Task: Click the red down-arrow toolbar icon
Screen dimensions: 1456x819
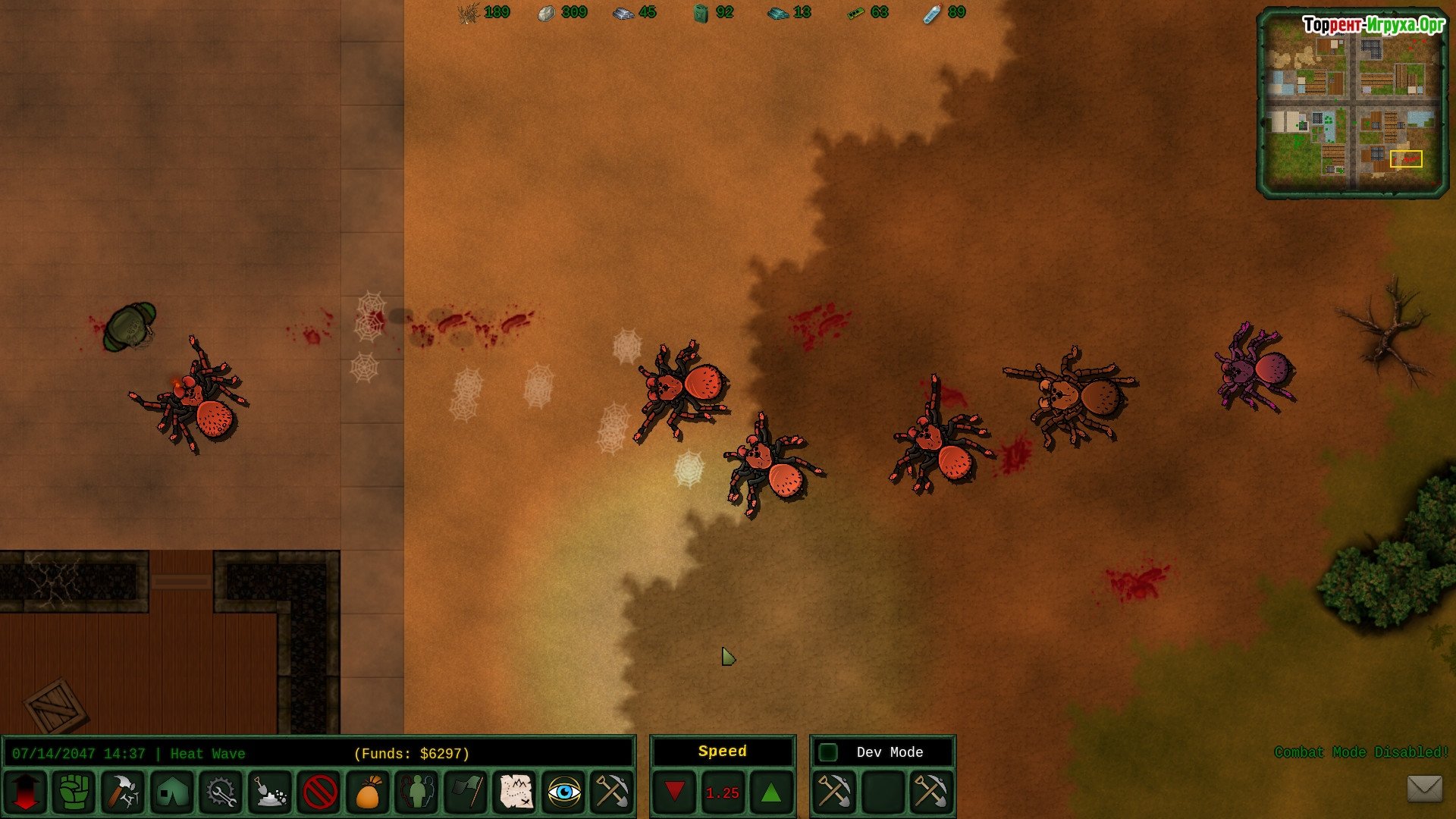Action: pyautogui.click(x=25, y=792)
